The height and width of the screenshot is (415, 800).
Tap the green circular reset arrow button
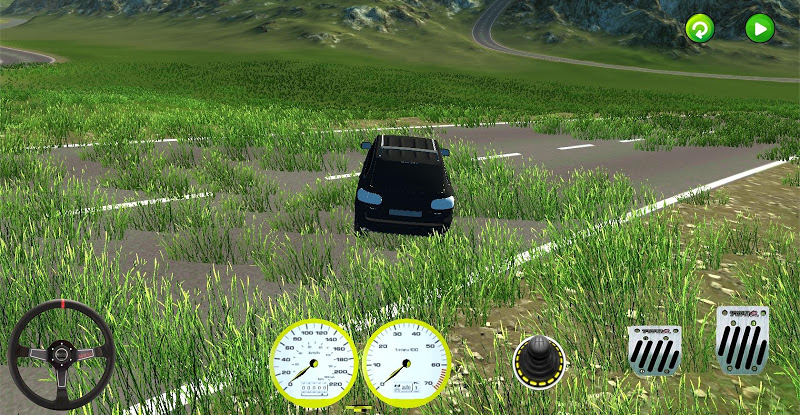pyautogui.click(x=700, y=29)
